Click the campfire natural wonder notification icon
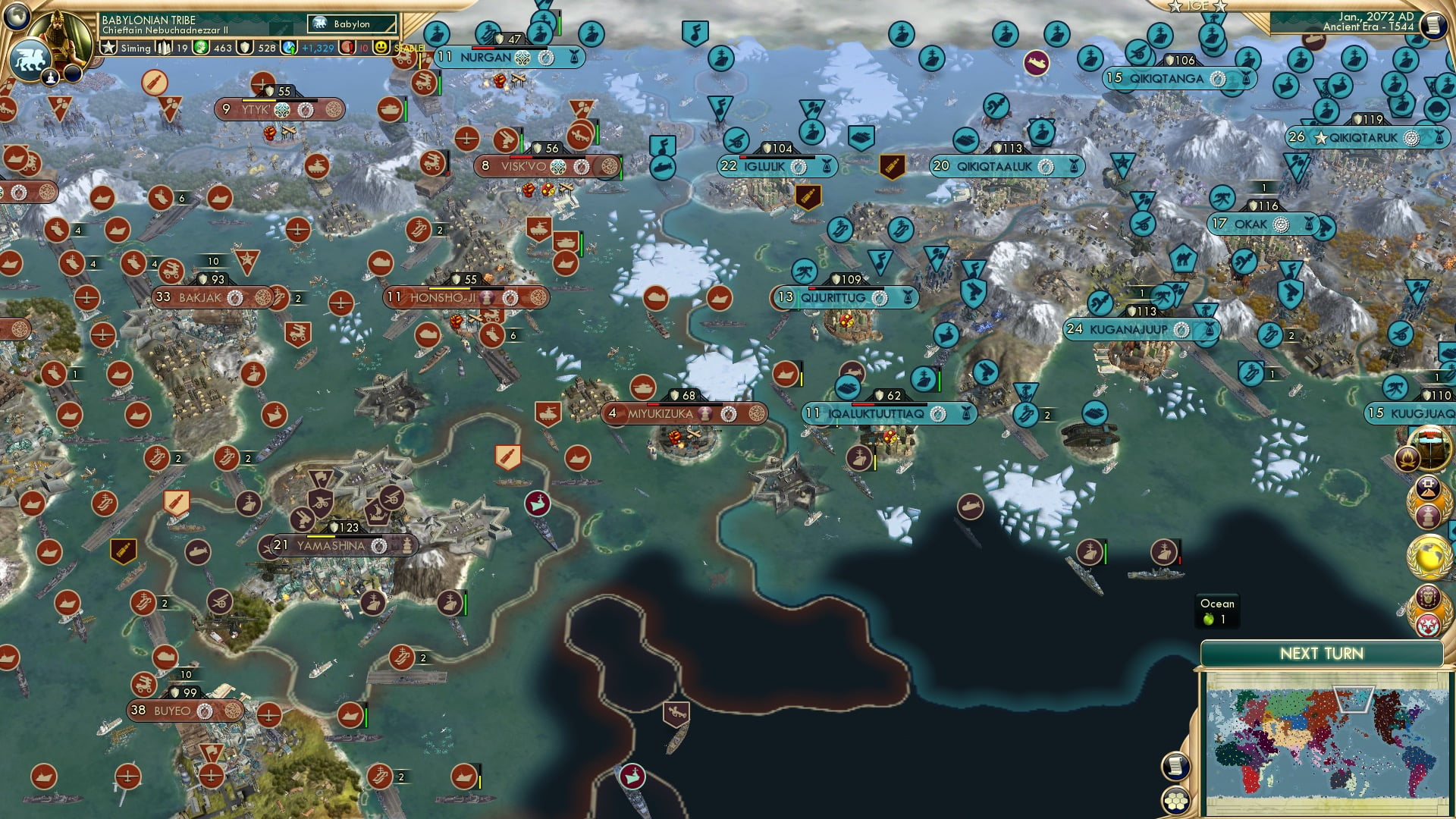The height and width of the screenshot is (819, 1456). coord(1409,459)
